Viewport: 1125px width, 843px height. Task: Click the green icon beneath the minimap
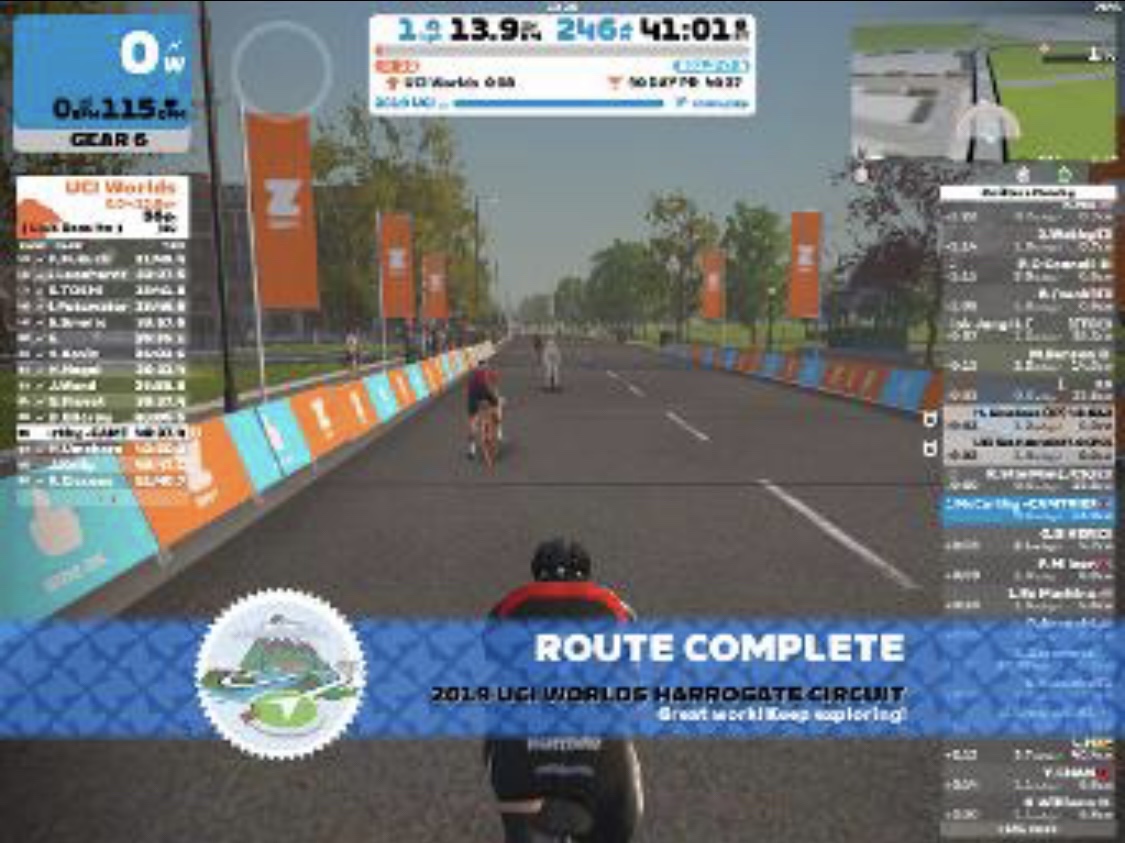point(1064,174)
